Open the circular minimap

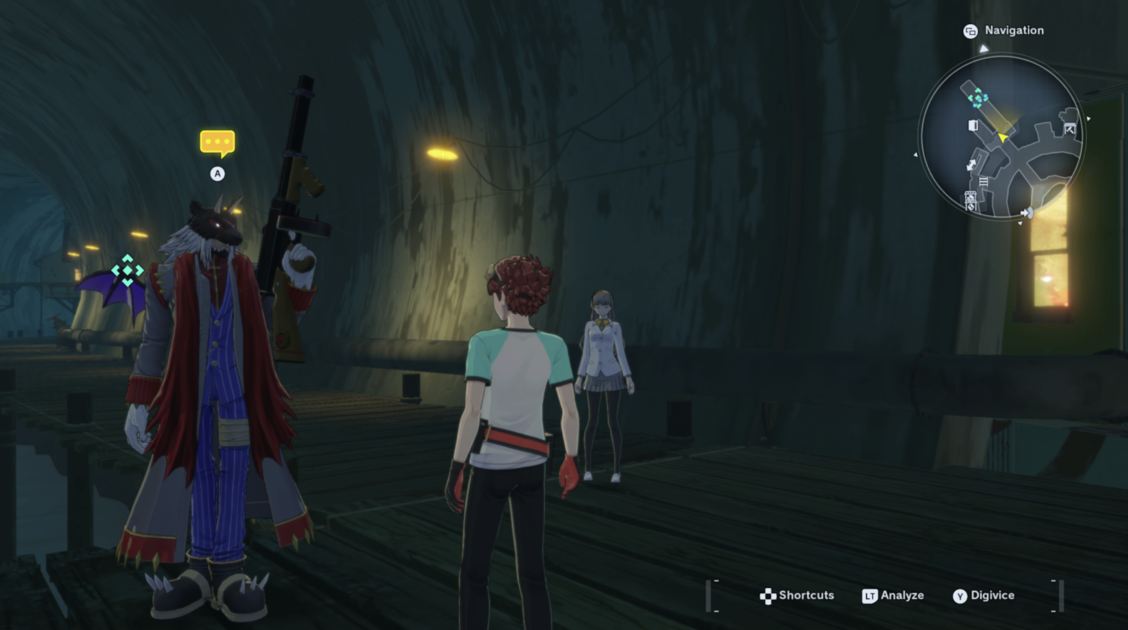pos(1000,138)
